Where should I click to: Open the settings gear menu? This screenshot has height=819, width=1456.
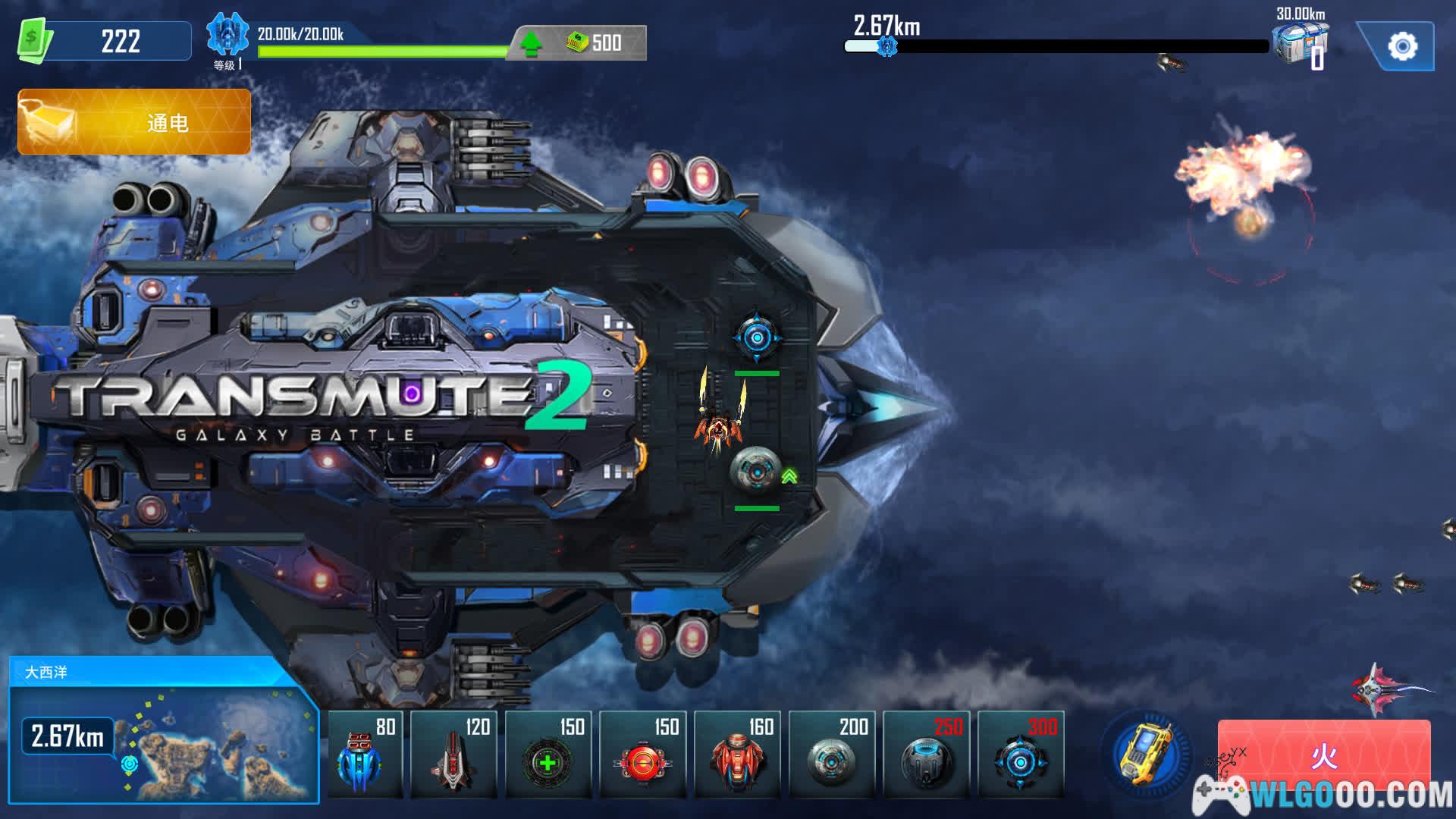[1401, 47]
